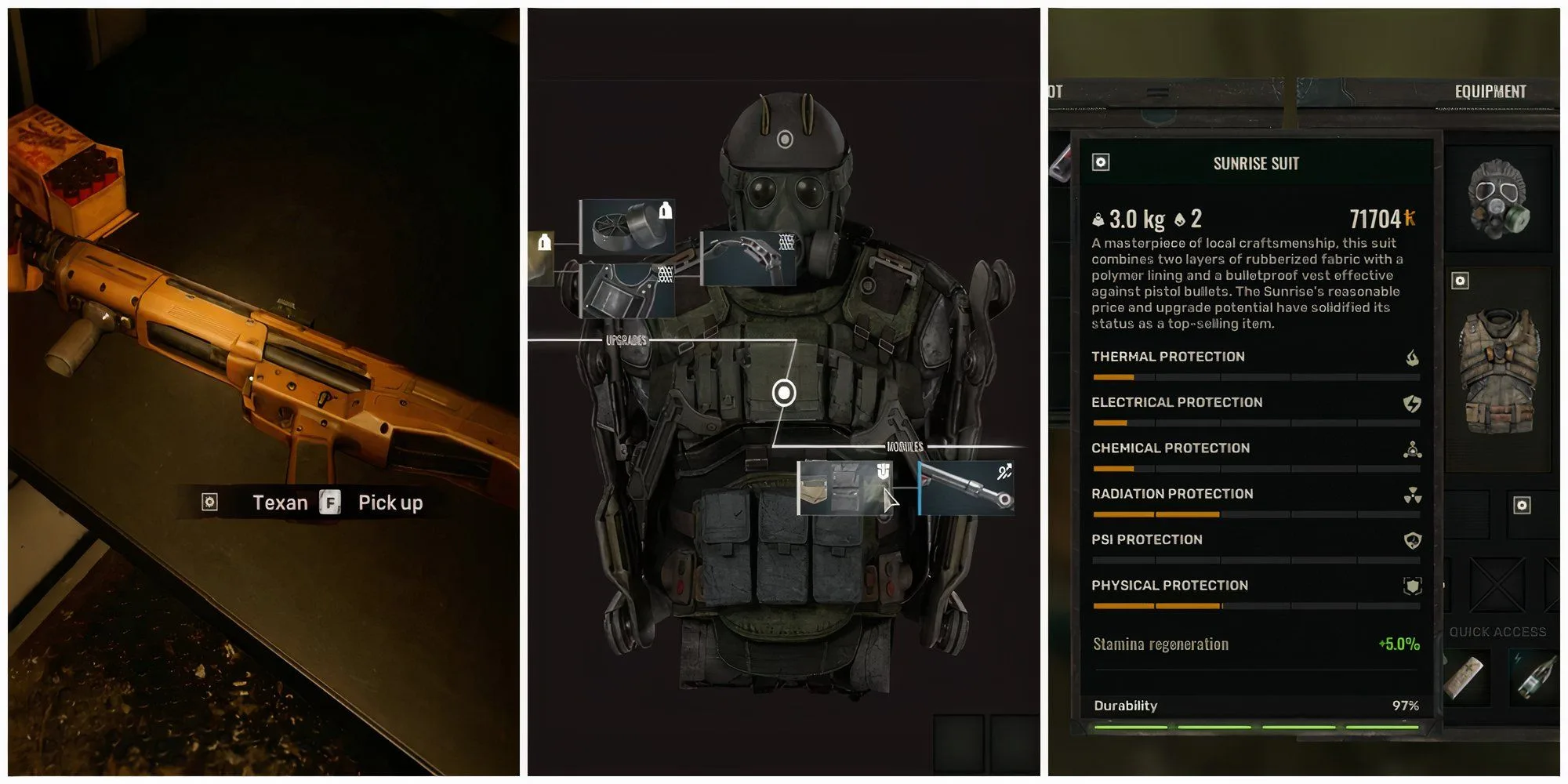Switch to the EQUIPMENT tab

[1490, 90]
